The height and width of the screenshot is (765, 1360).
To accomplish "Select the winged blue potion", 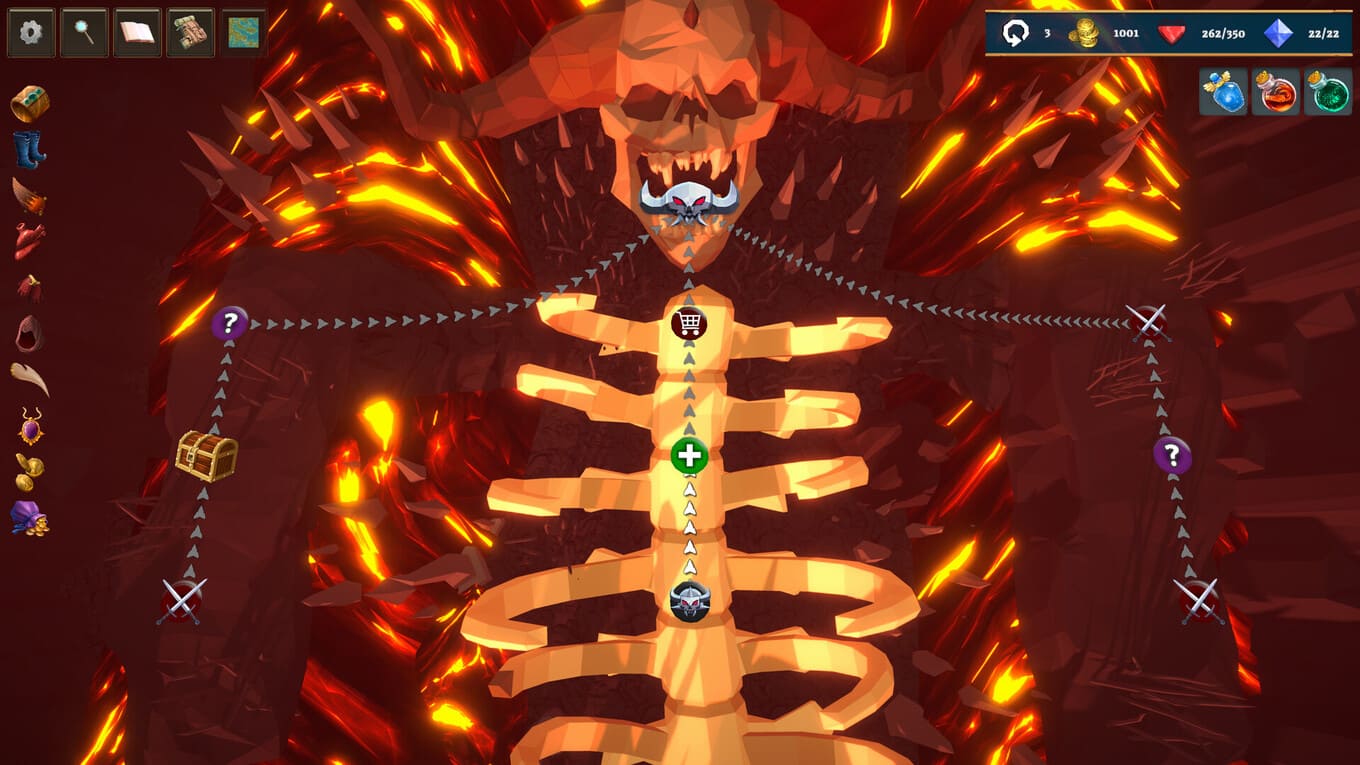I will (x=1224, y=92).
